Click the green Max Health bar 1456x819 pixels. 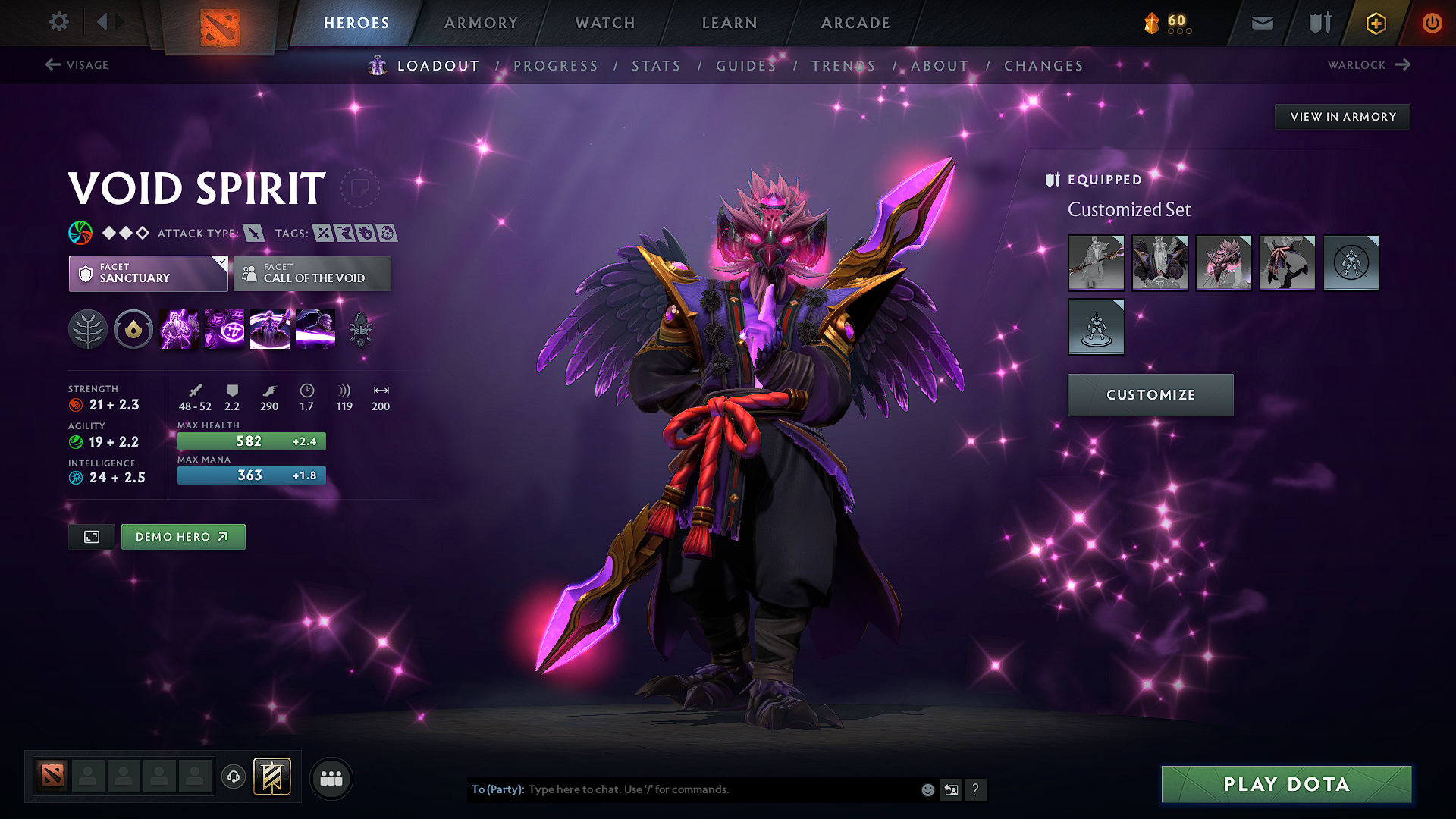(251, 441)
